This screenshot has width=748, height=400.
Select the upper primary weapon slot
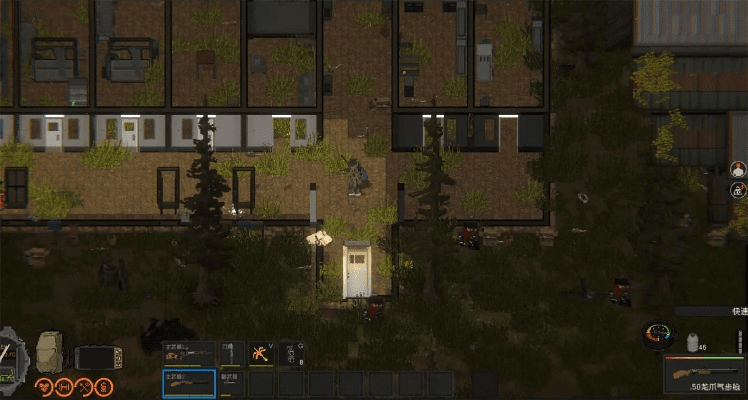click(x=189, y=353)
